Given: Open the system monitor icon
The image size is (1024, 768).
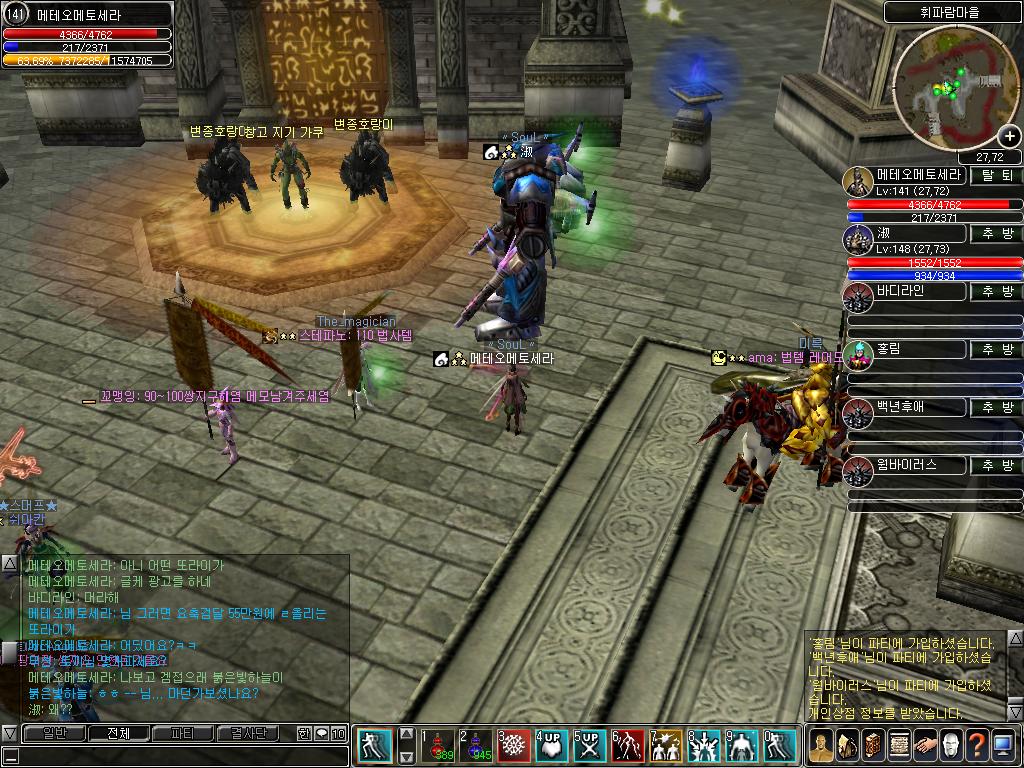Looking at the screenshot, I should point(1003,745).
